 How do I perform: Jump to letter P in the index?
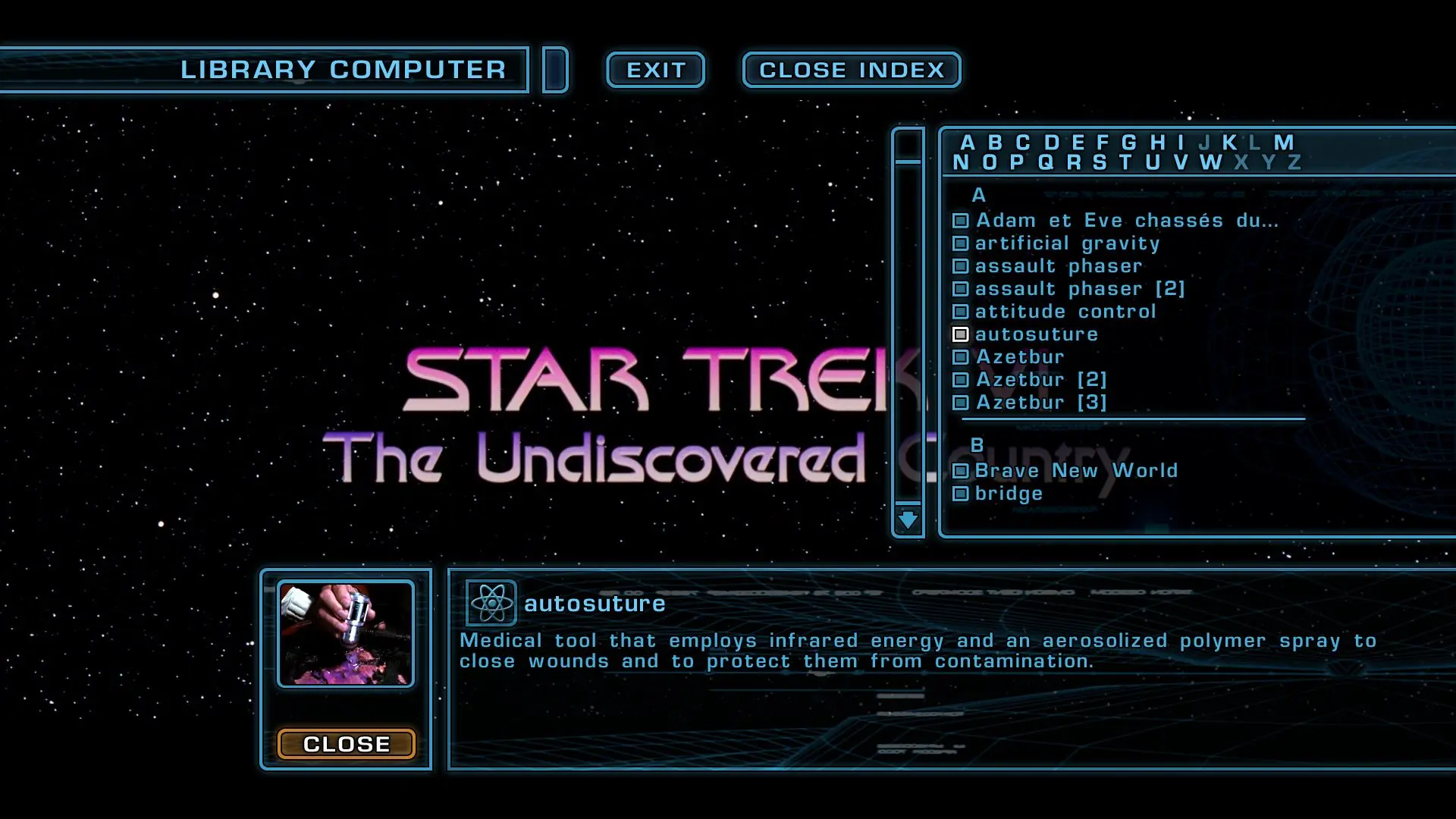[x=1017, y=162]
